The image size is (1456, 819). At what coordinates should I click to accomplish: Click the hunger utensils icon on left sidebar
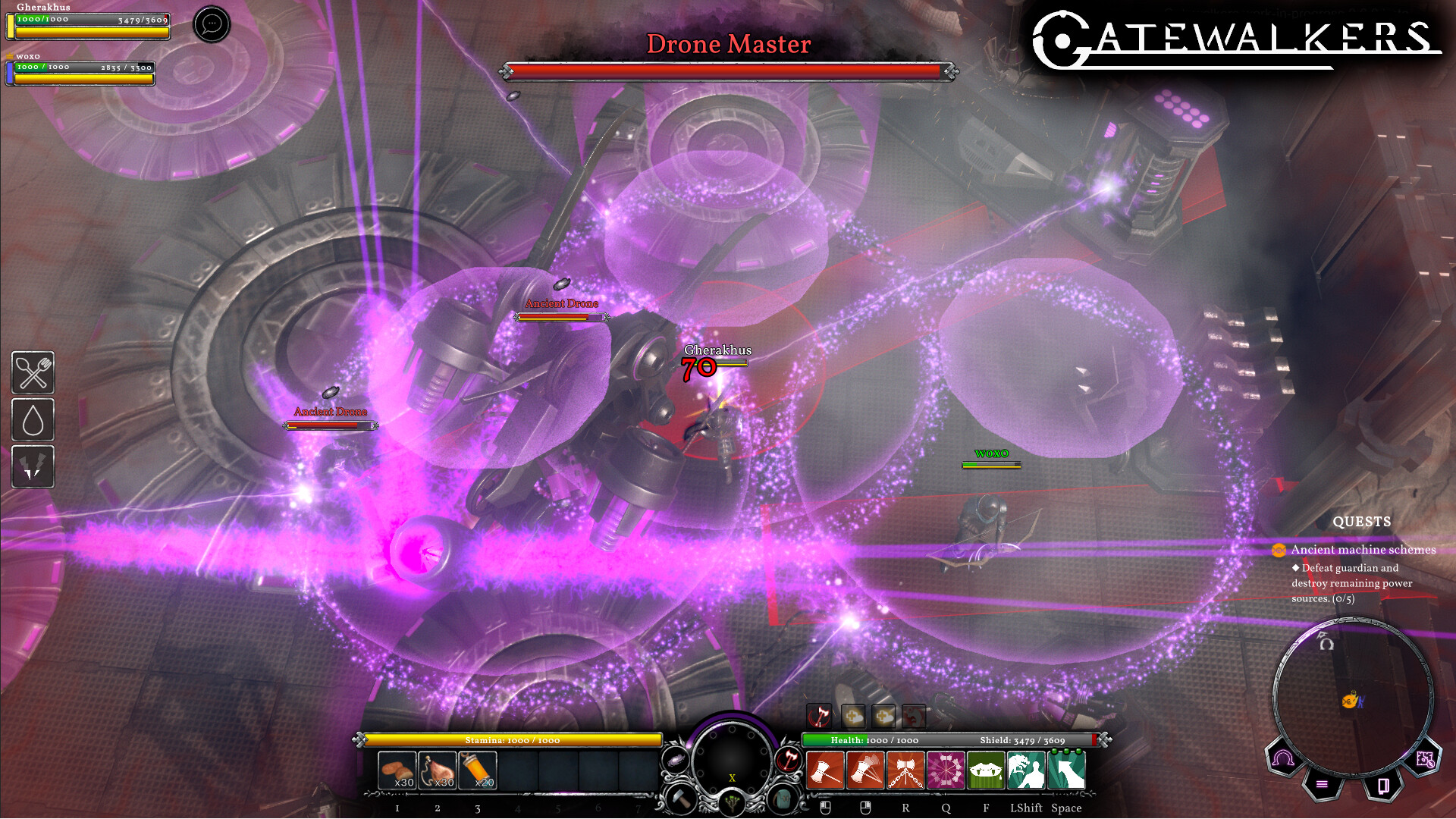click(x=33, y=373)
